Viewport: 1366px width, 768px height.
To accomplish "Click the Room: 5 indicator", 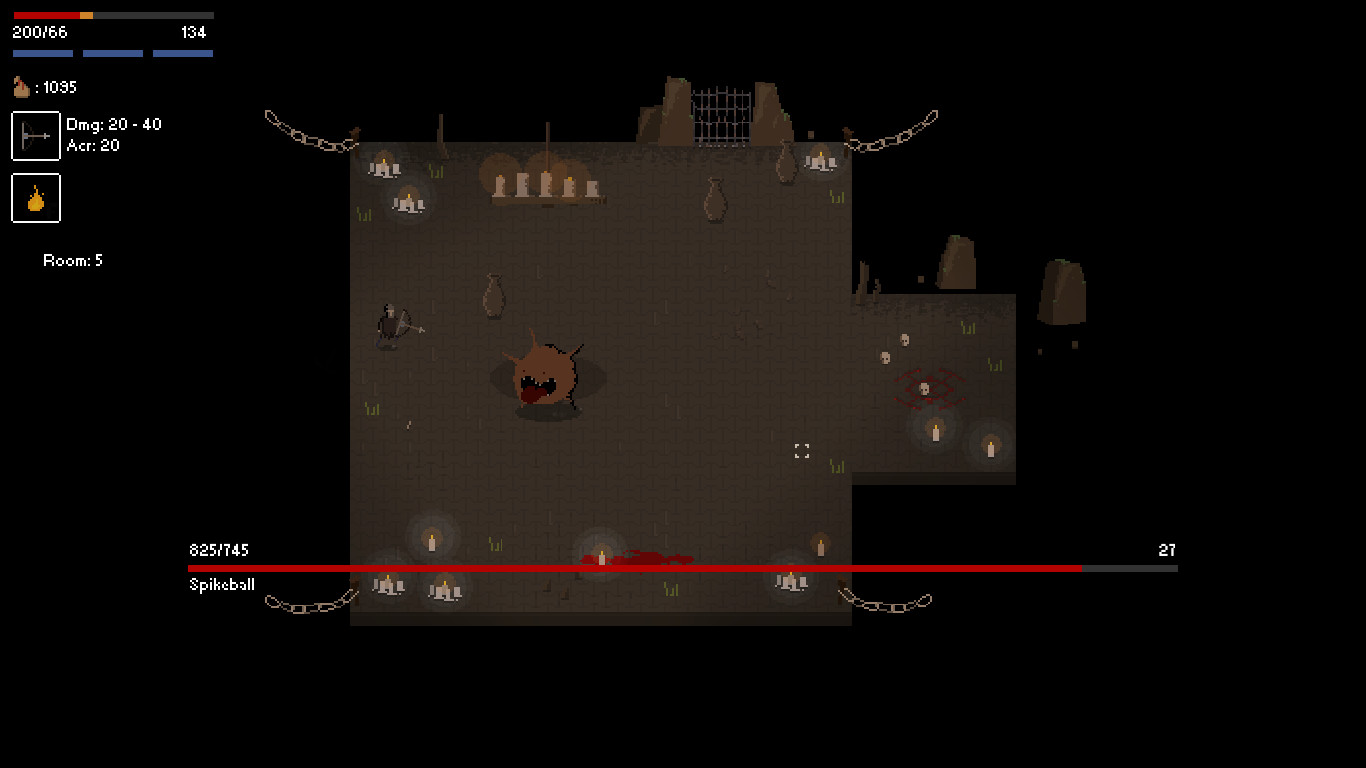I will (x=72, y=260).
